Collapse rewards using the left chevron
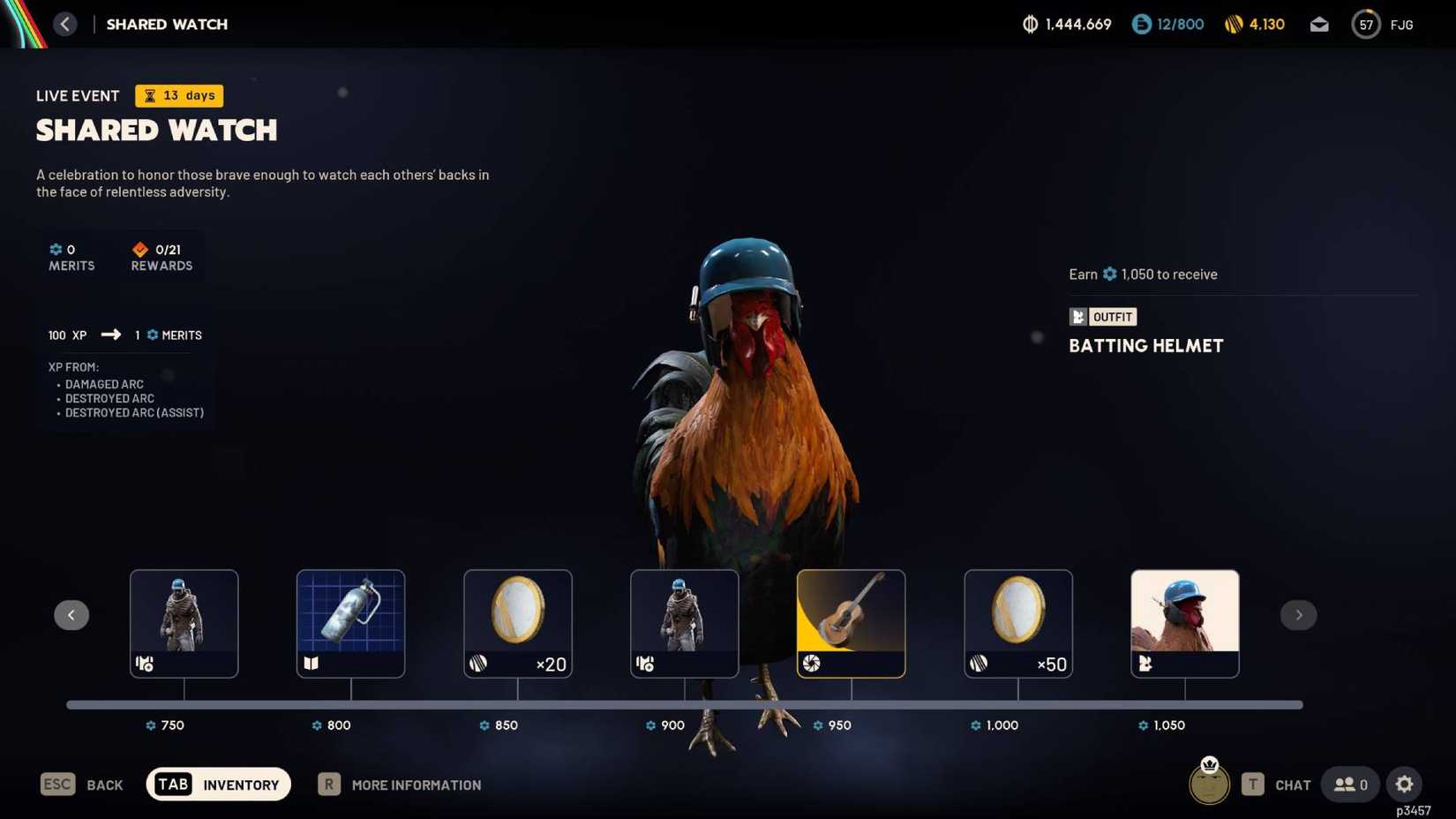This screenshot has height=819, width=1456. [71, 614]
